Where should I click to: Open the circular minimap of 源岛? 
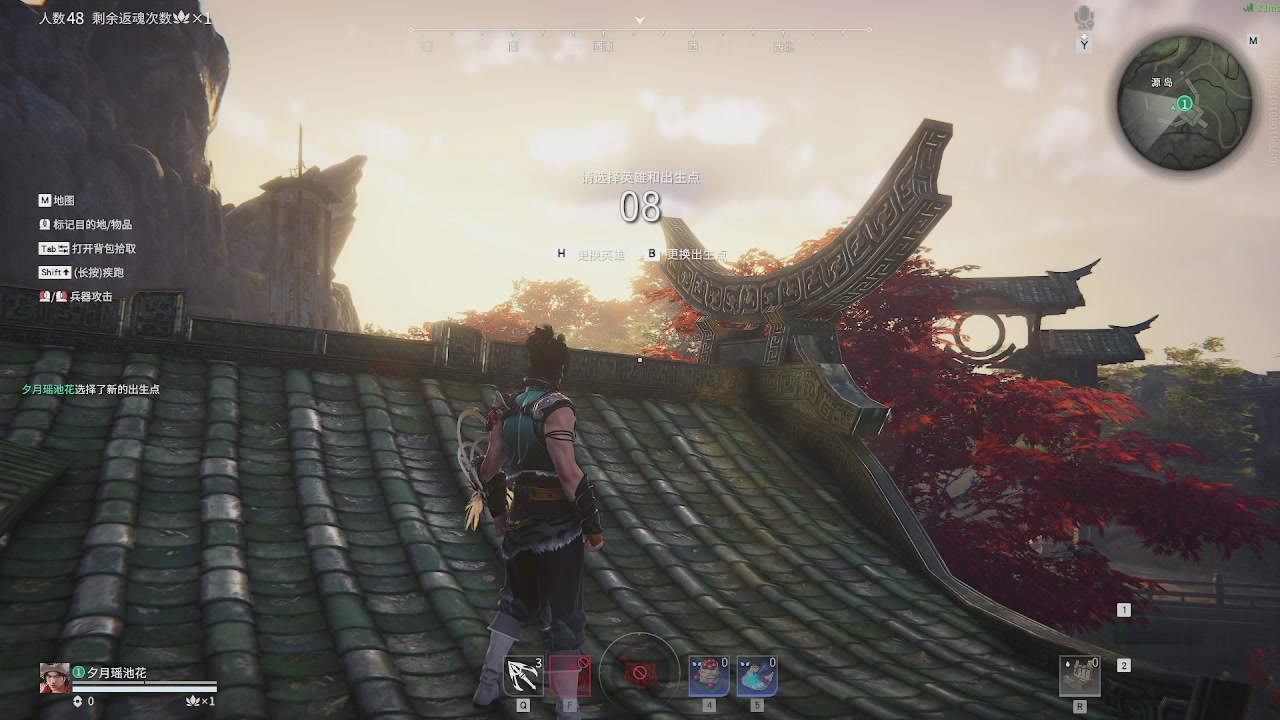(x=1184, y=103)
